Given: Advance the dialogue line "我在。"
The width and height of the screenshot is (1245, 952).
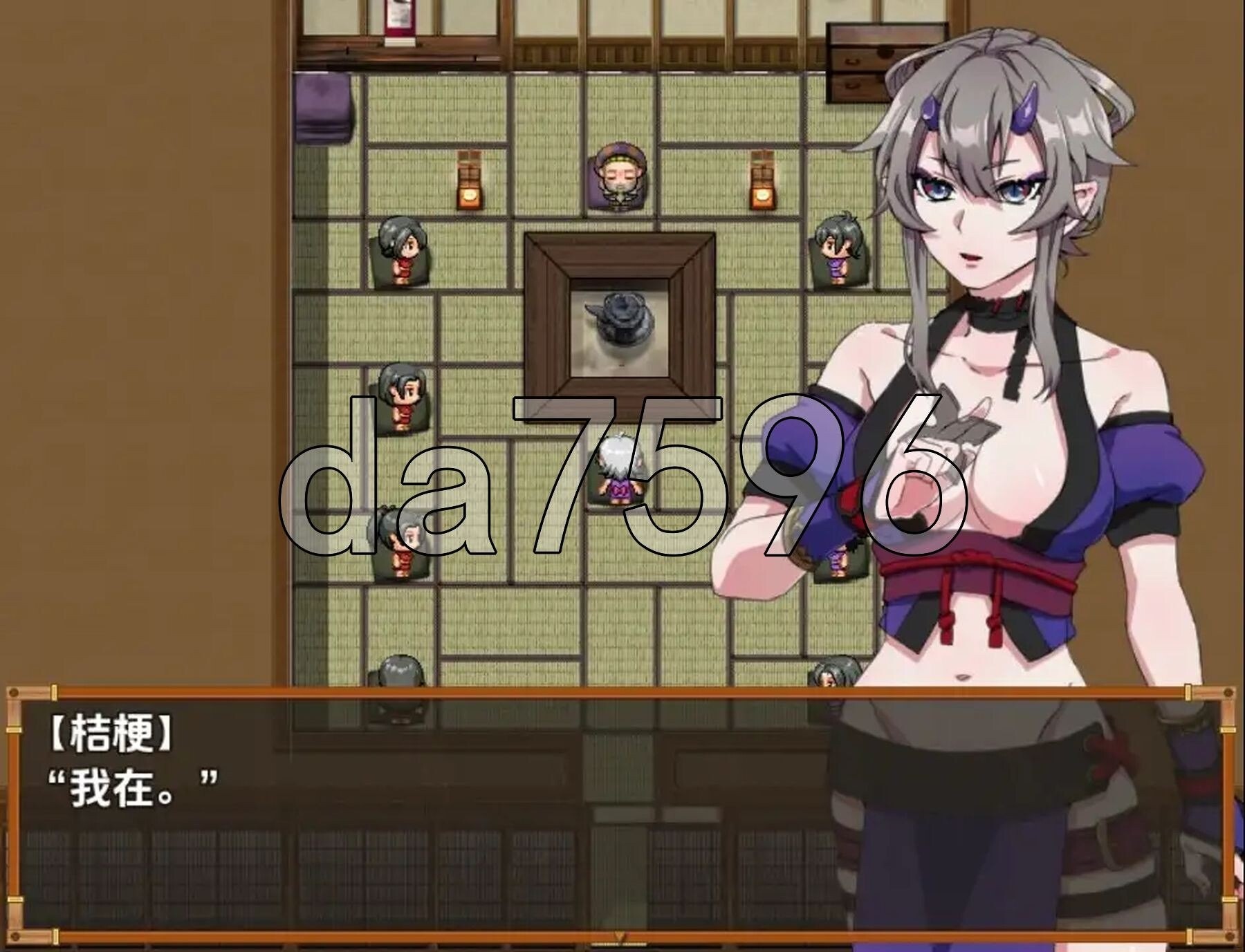Looking at the screenshot, I should tap(131, 789).
